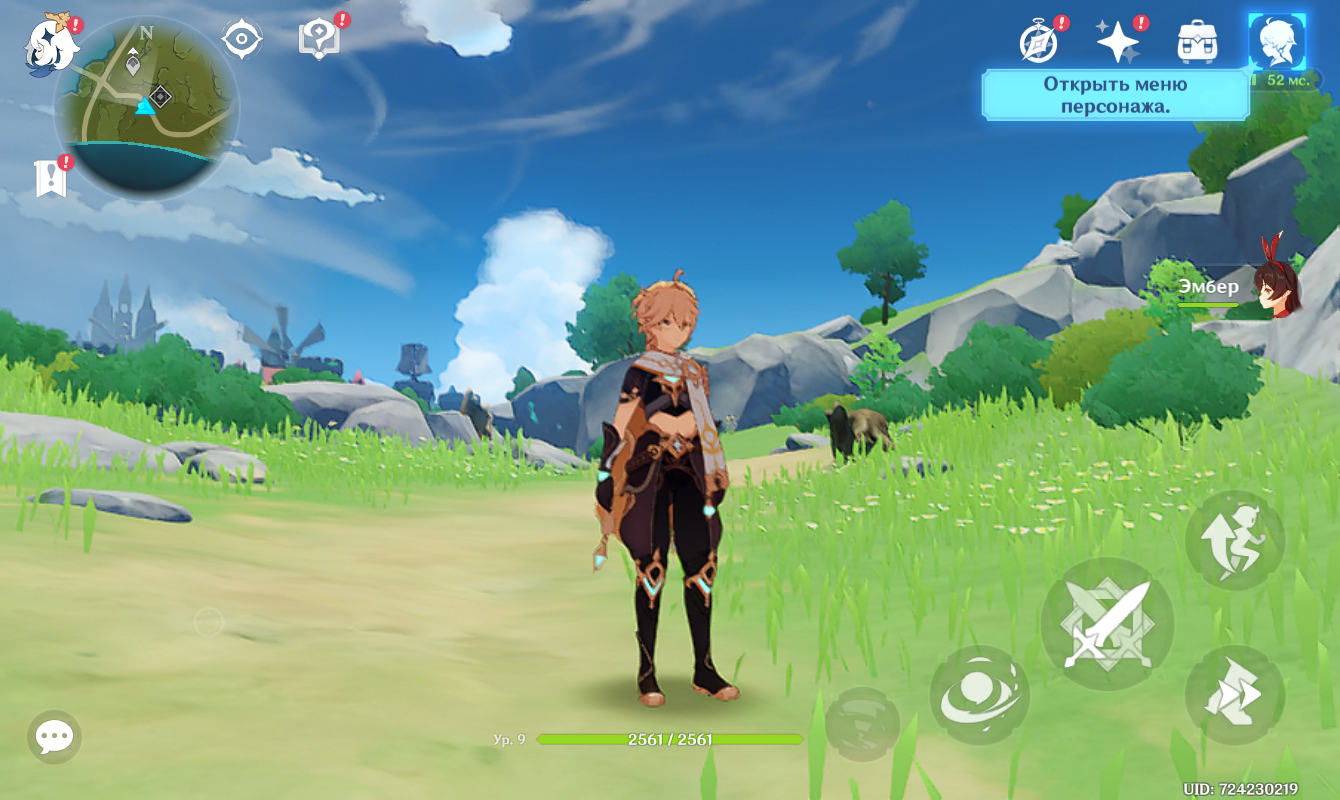Toggle elemental sight eye icon

pyautogui.click(x=241, y=40)
